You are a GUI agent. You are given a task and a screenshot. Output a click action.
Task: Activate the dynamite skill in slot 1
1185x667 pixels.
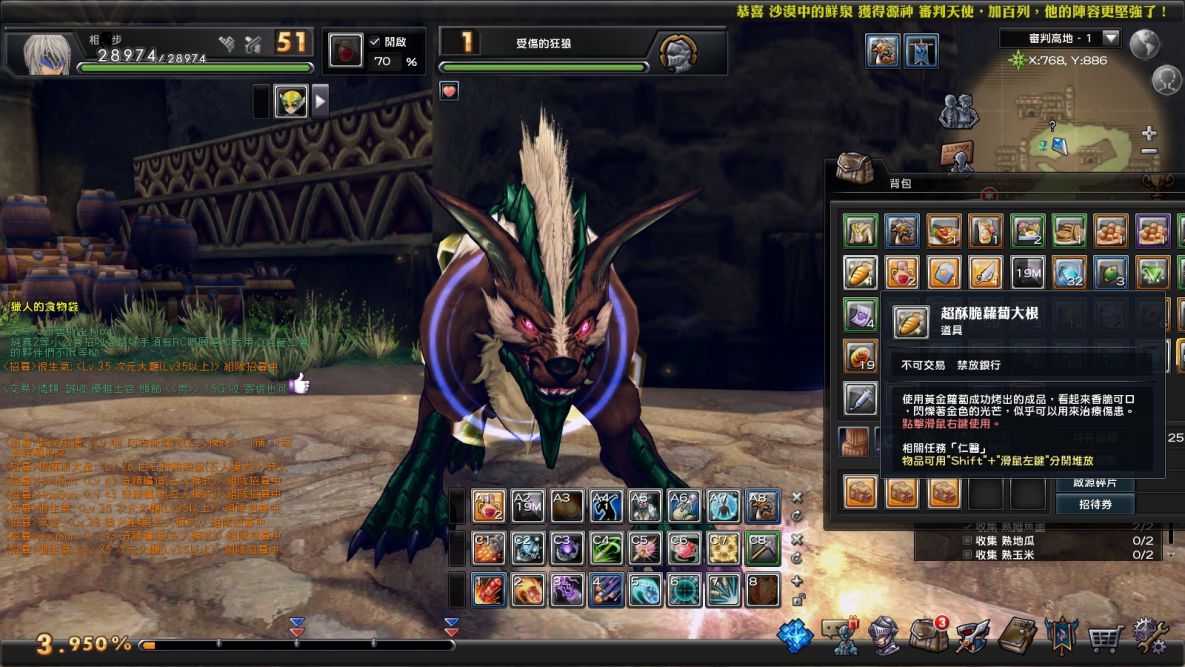pyautogui.click(x=488, y=590)
